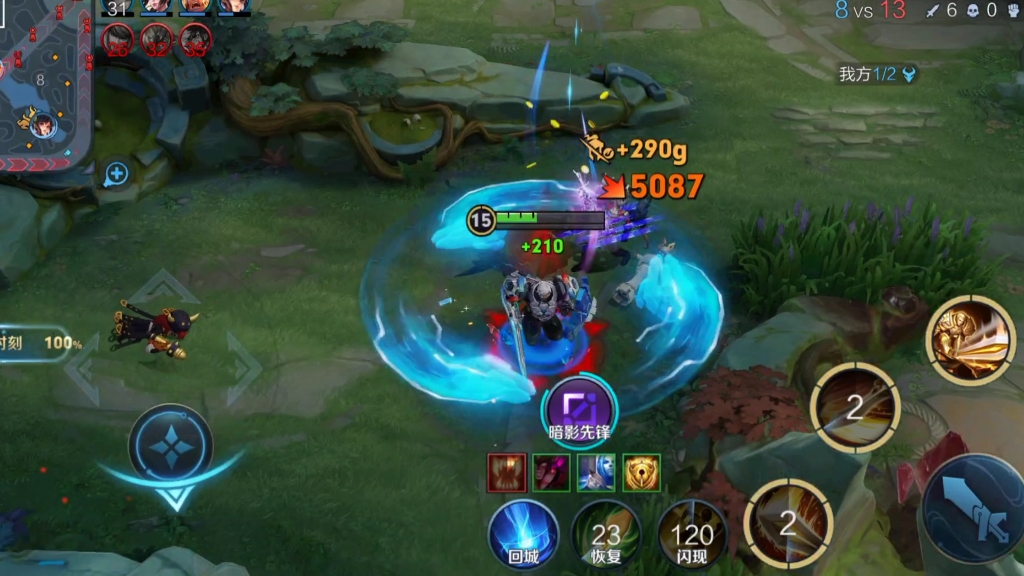Open the scoreboard showing 8 vs 13
The image size is (1024, 576).
[868, 11]
